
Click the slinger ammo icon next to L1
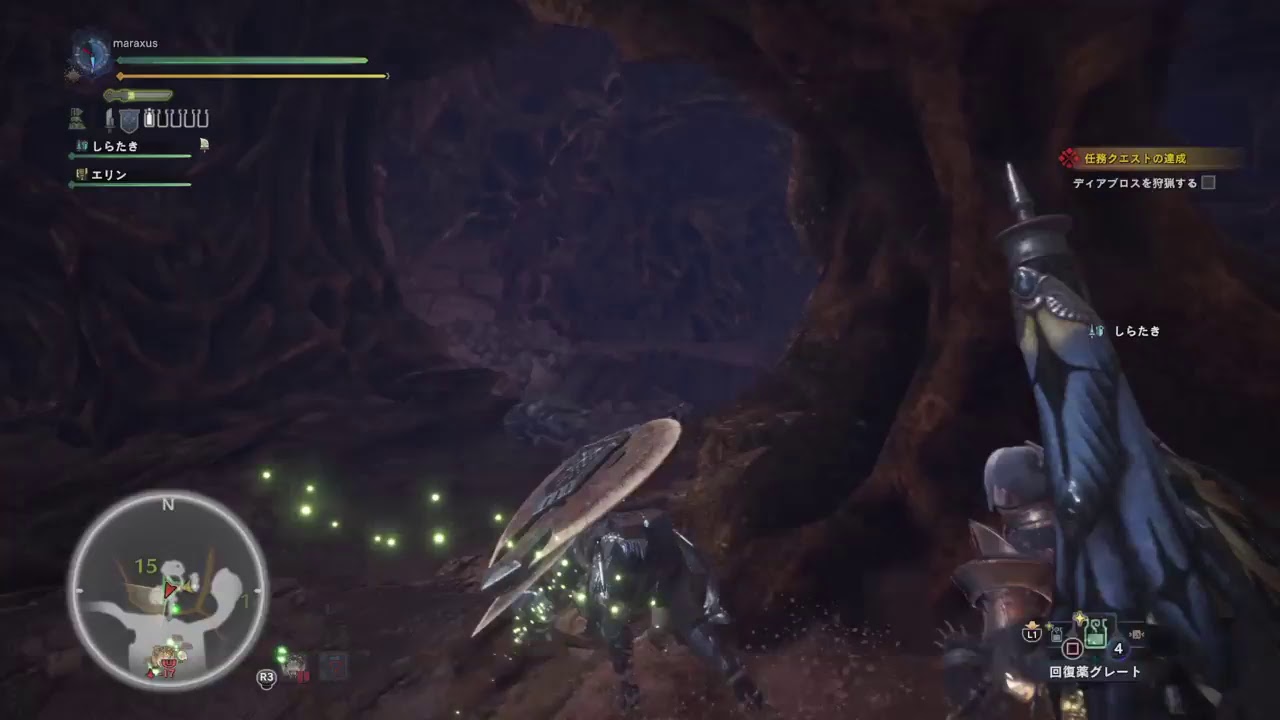1055,633
